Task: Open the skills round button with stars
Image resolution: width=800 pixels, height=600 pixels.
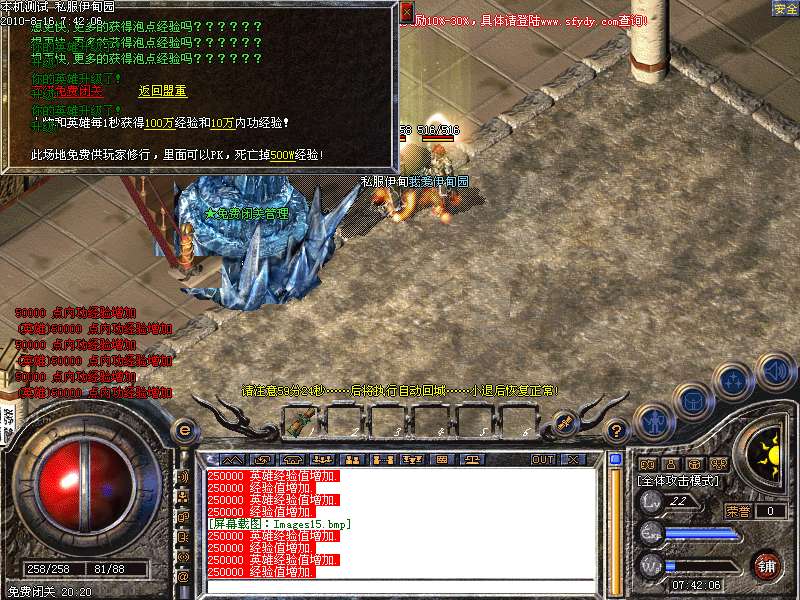Action: point(735,382)
